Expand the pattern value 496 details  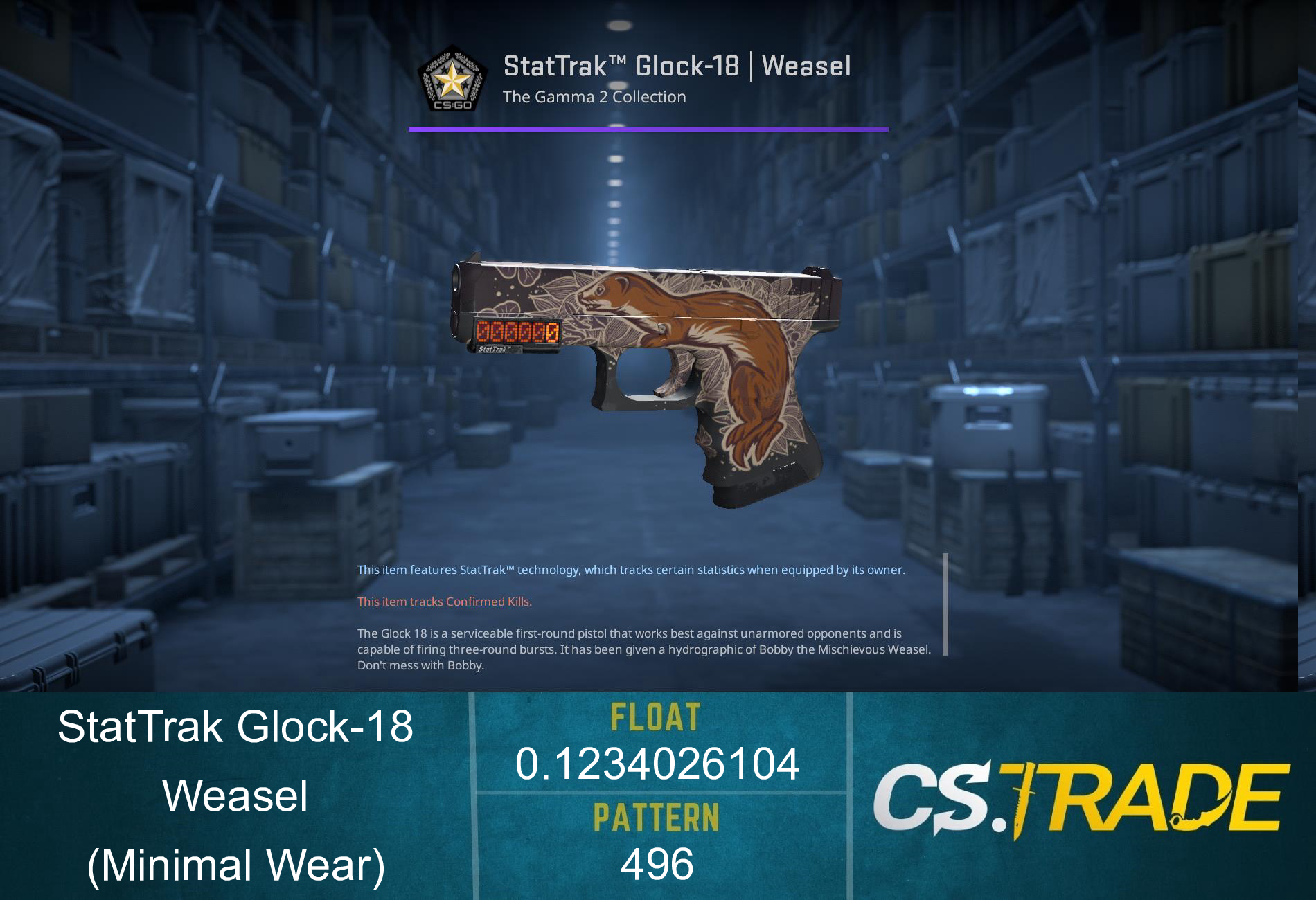coord(657,862)
